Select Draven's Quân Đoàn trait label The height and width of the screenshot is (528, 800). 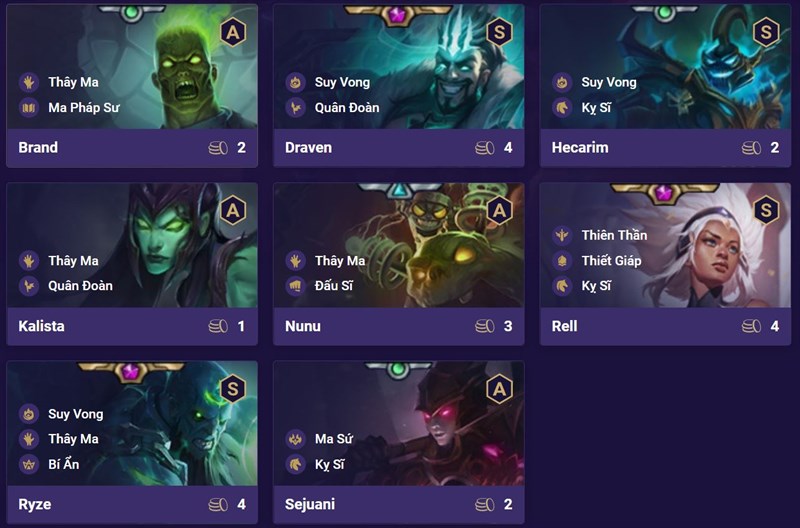pos(346,108)
